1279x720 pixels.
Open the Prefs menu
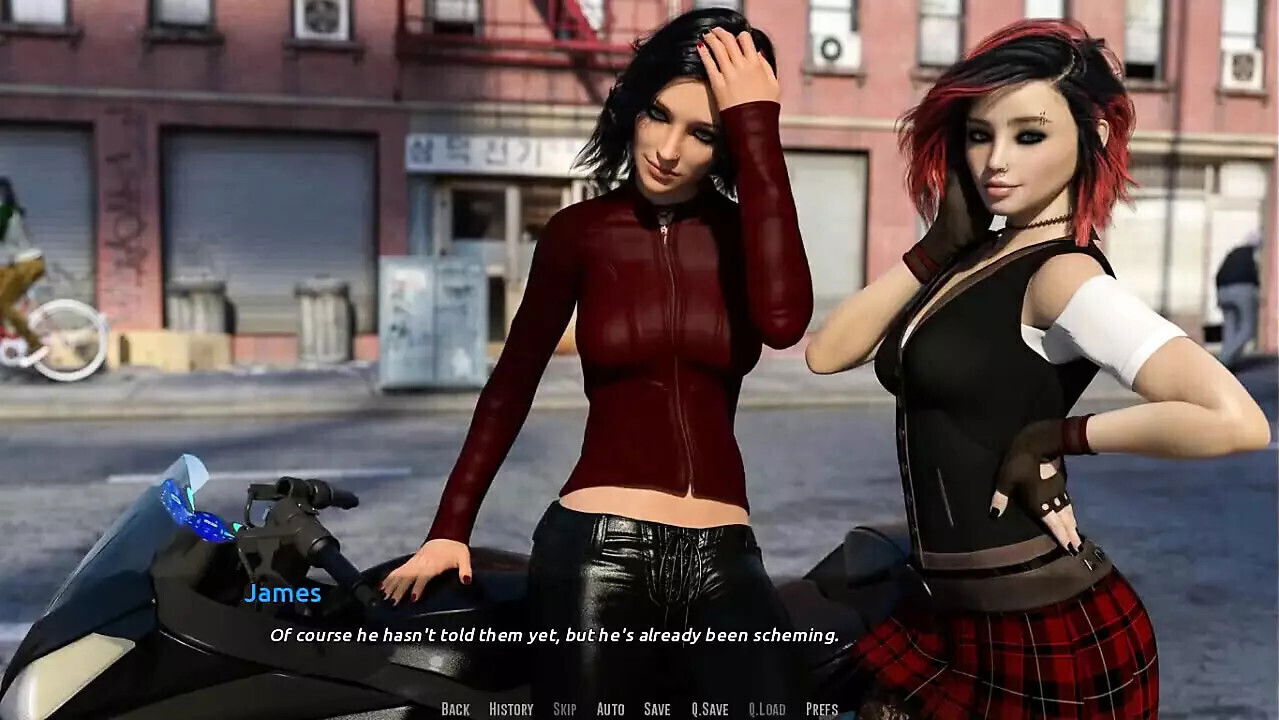822,709
